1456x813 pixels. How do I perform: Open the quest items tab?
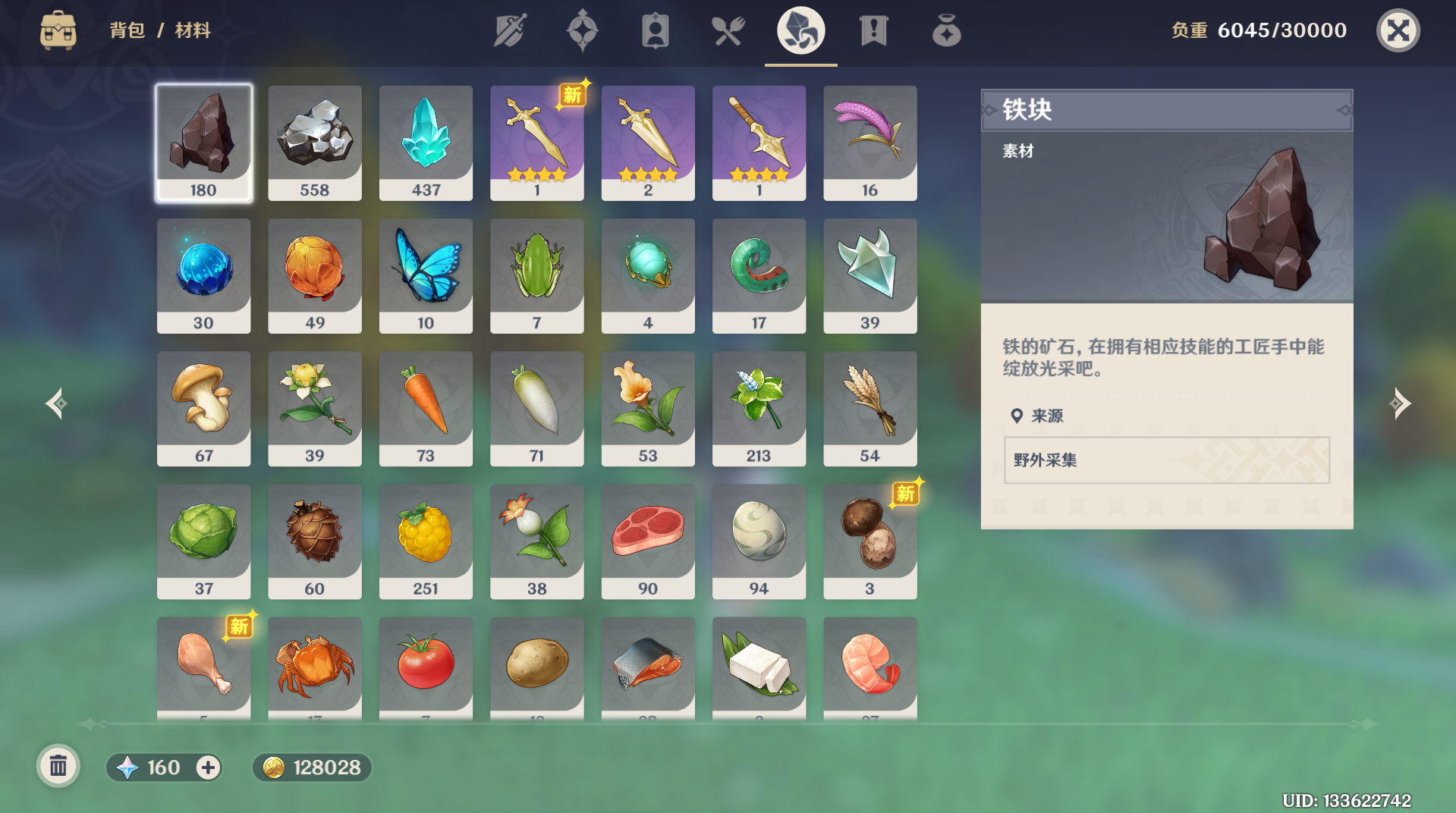click(873, 31)
